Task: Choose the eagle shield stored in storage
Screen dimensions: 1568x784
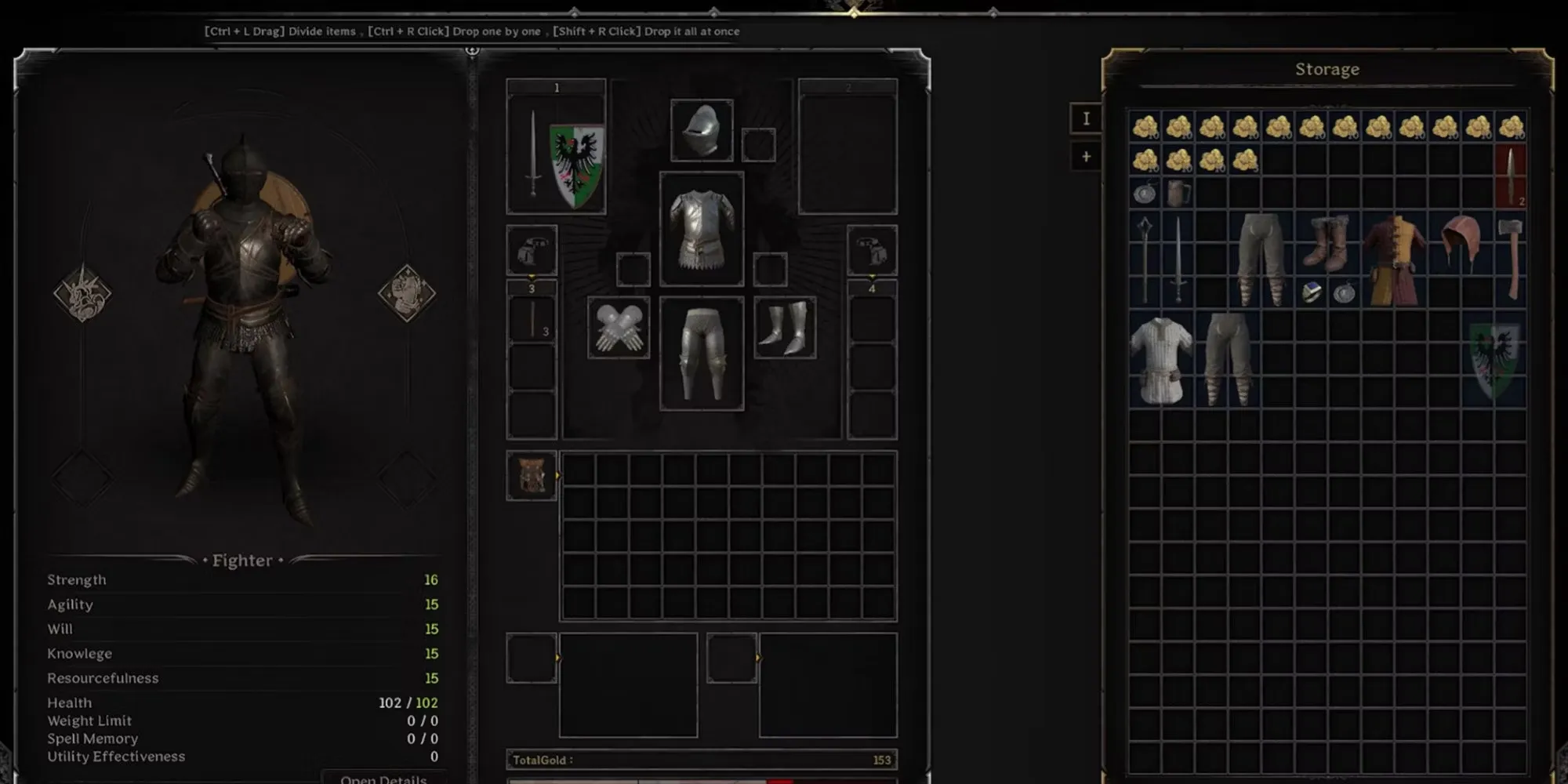Action: [x=1494, y=359]
